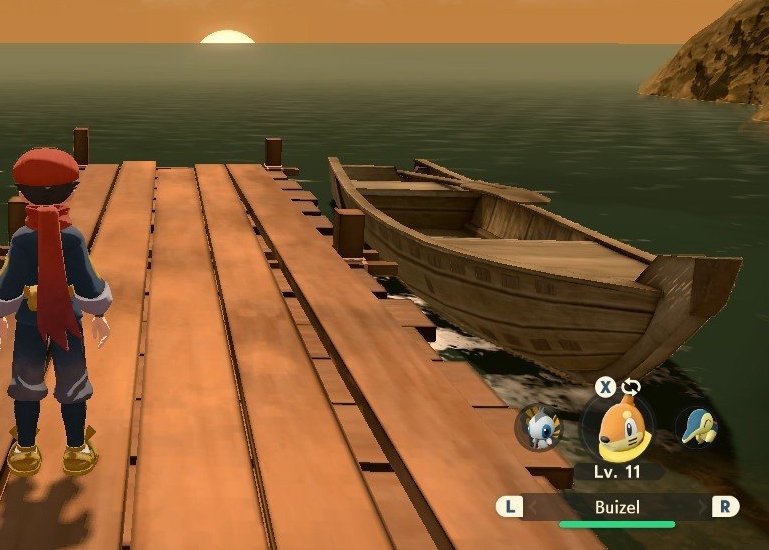
Task: Pick the white blue-eyed Pokémon icon
Action: (x=540, y=429)
